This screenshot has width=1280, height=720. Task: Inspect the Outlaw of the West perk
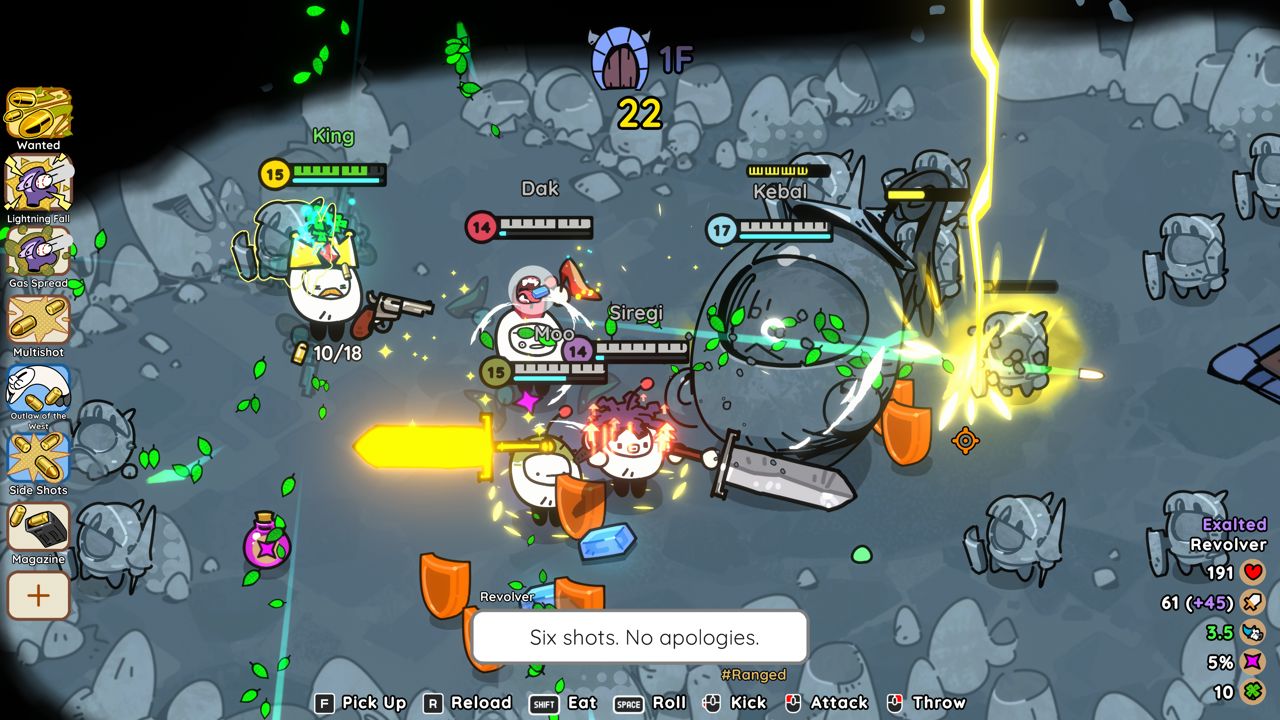pos(39,388)
